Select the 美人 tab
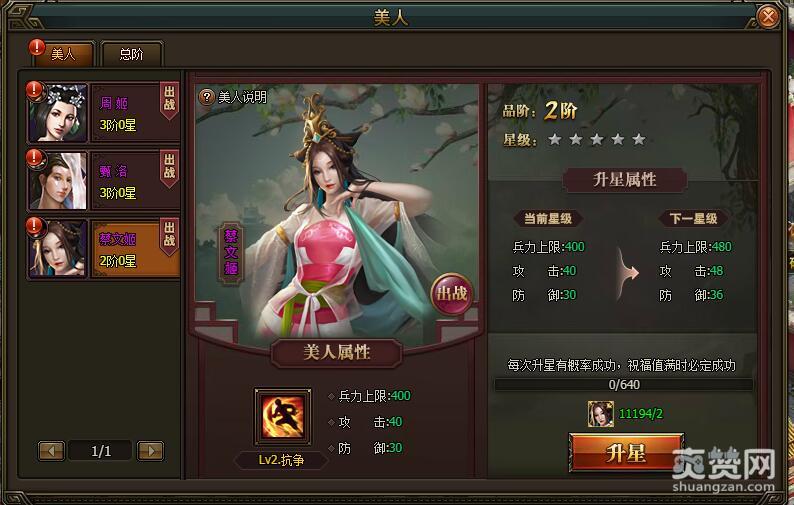The height and width of the screenshot is (505, 794). click(x=63, y=54)
